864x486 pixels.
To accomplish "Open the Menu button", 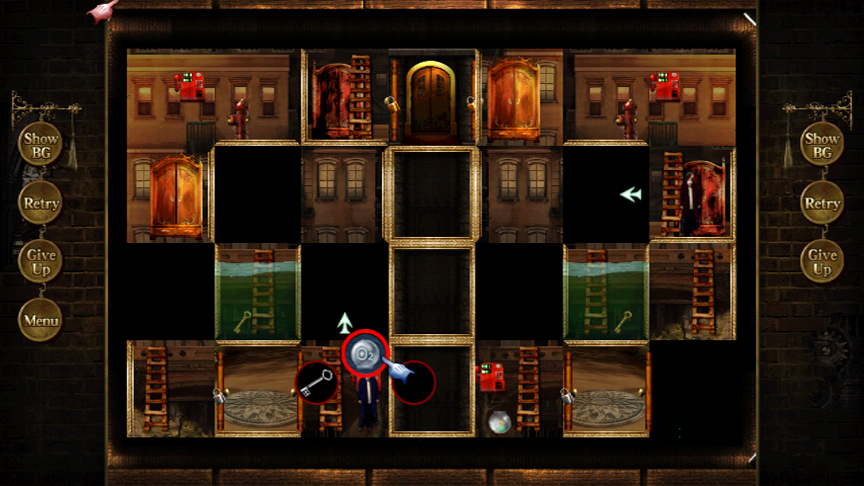I will [41, 320].
